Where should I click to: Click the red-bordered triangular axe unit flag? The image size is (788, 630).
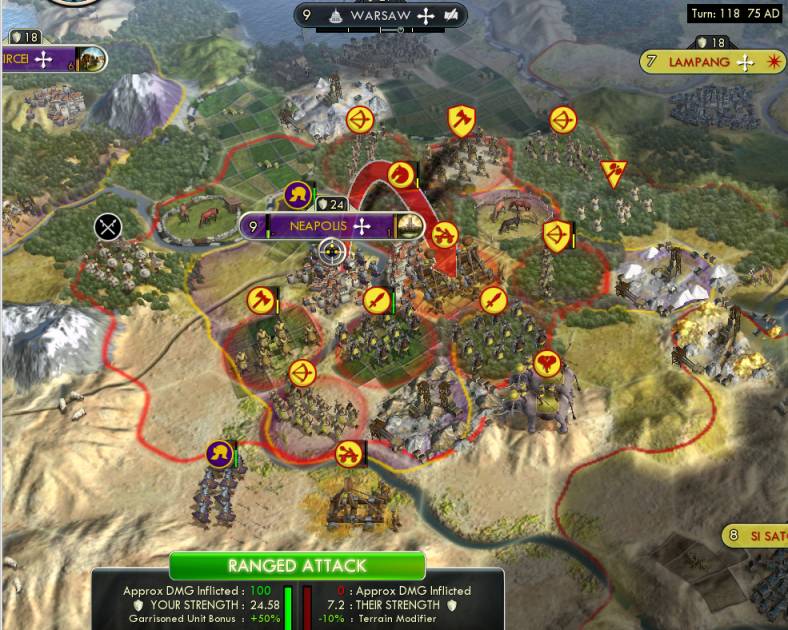(612, 172)
